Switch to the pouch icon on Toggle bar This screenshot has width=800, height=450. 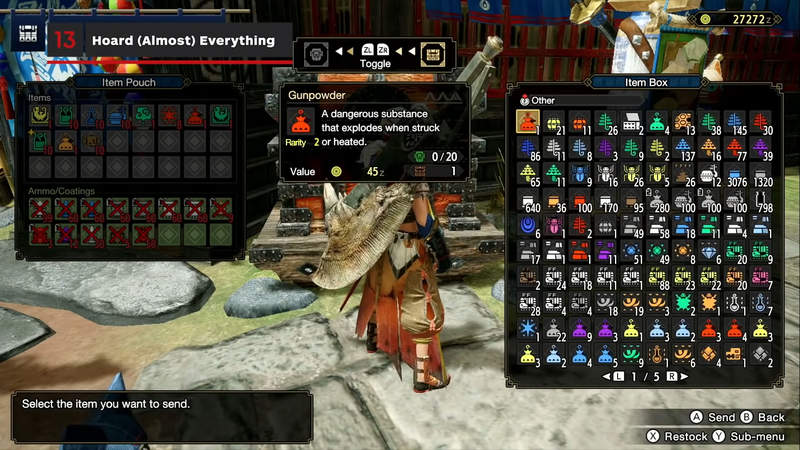coord(314,51)
